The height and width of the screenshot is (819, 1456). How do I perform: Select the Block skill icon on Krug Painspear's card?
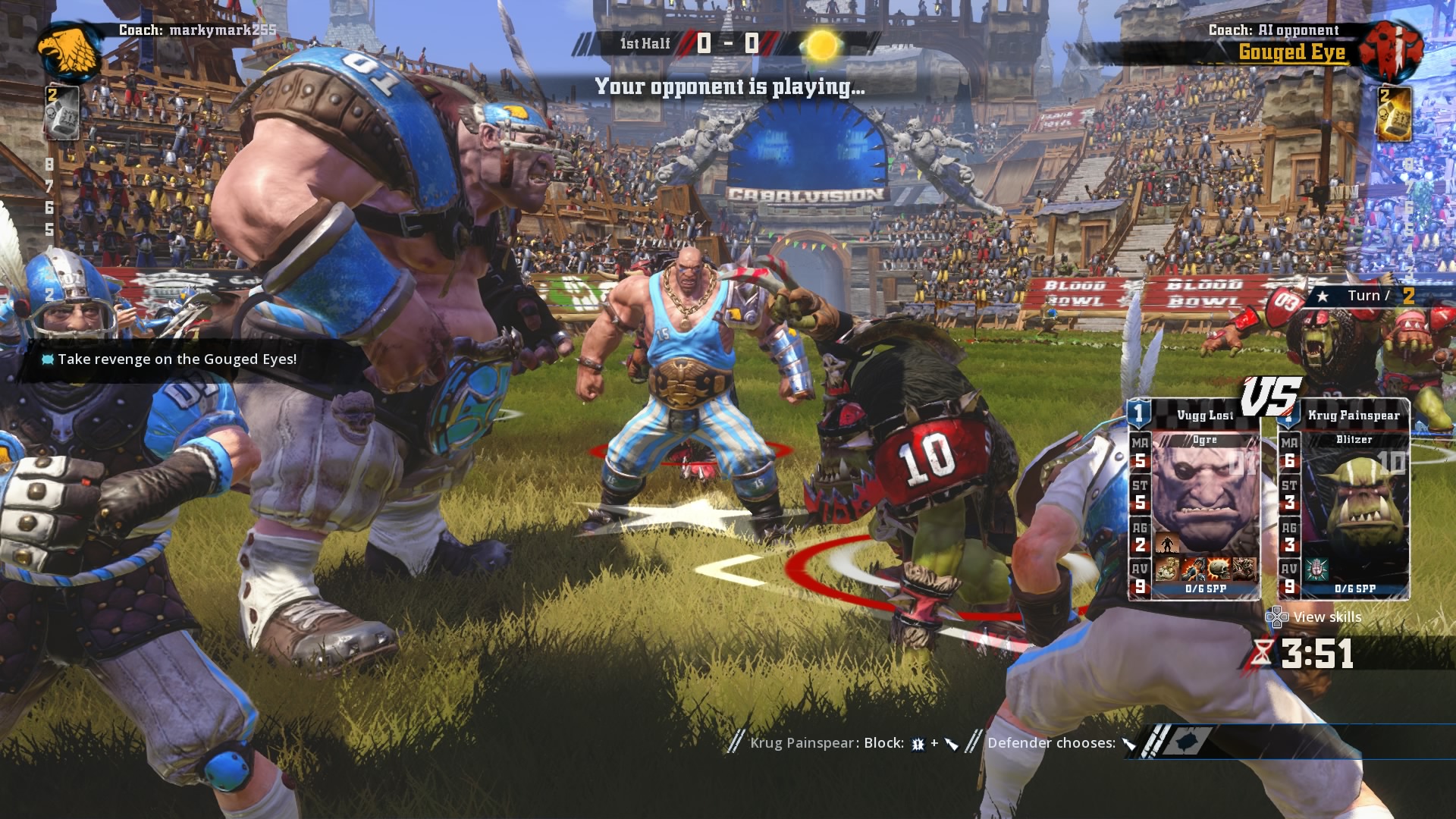tap(1315, 570)
